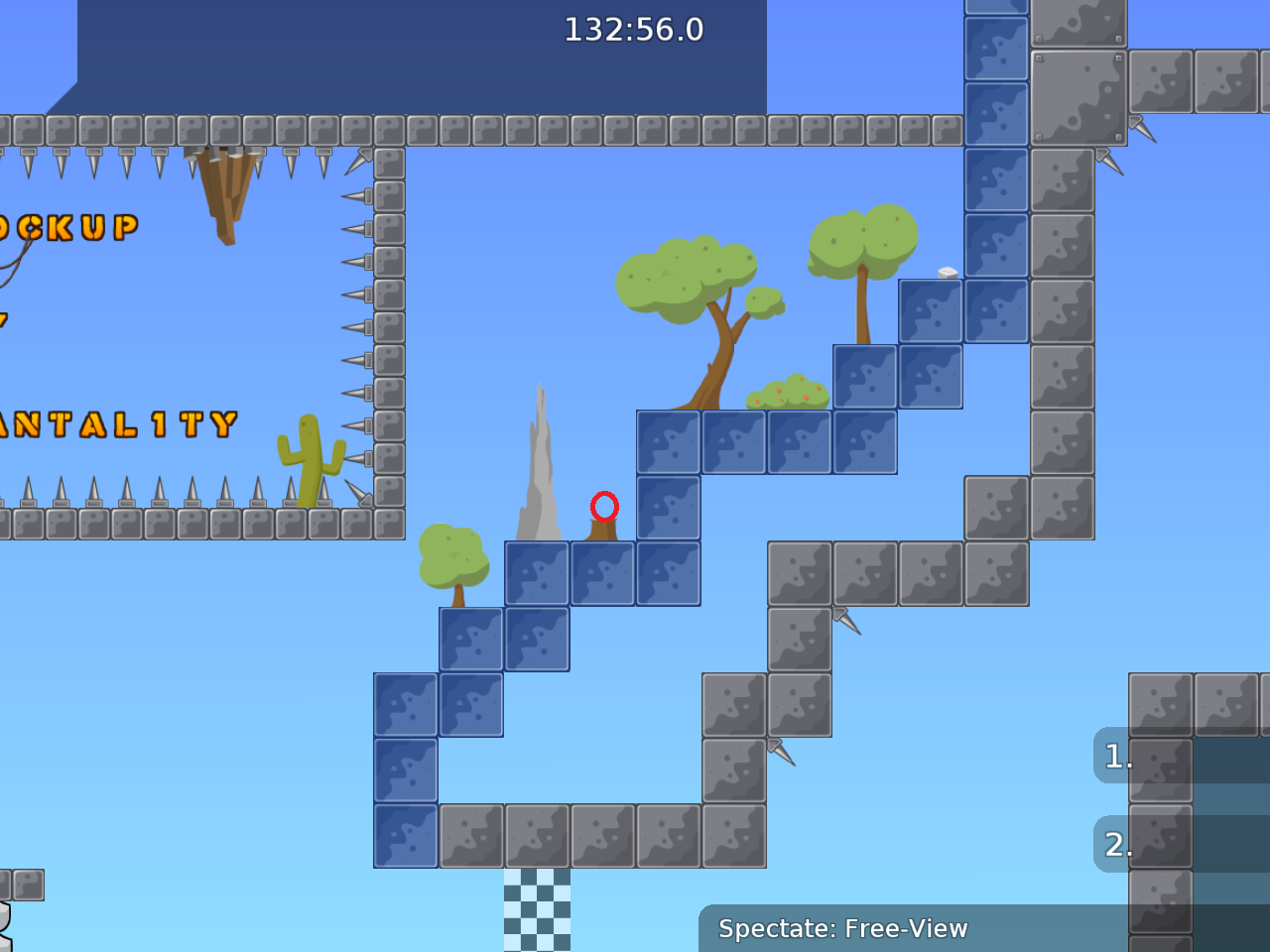Click the OCKUP title text

(69, 228)
